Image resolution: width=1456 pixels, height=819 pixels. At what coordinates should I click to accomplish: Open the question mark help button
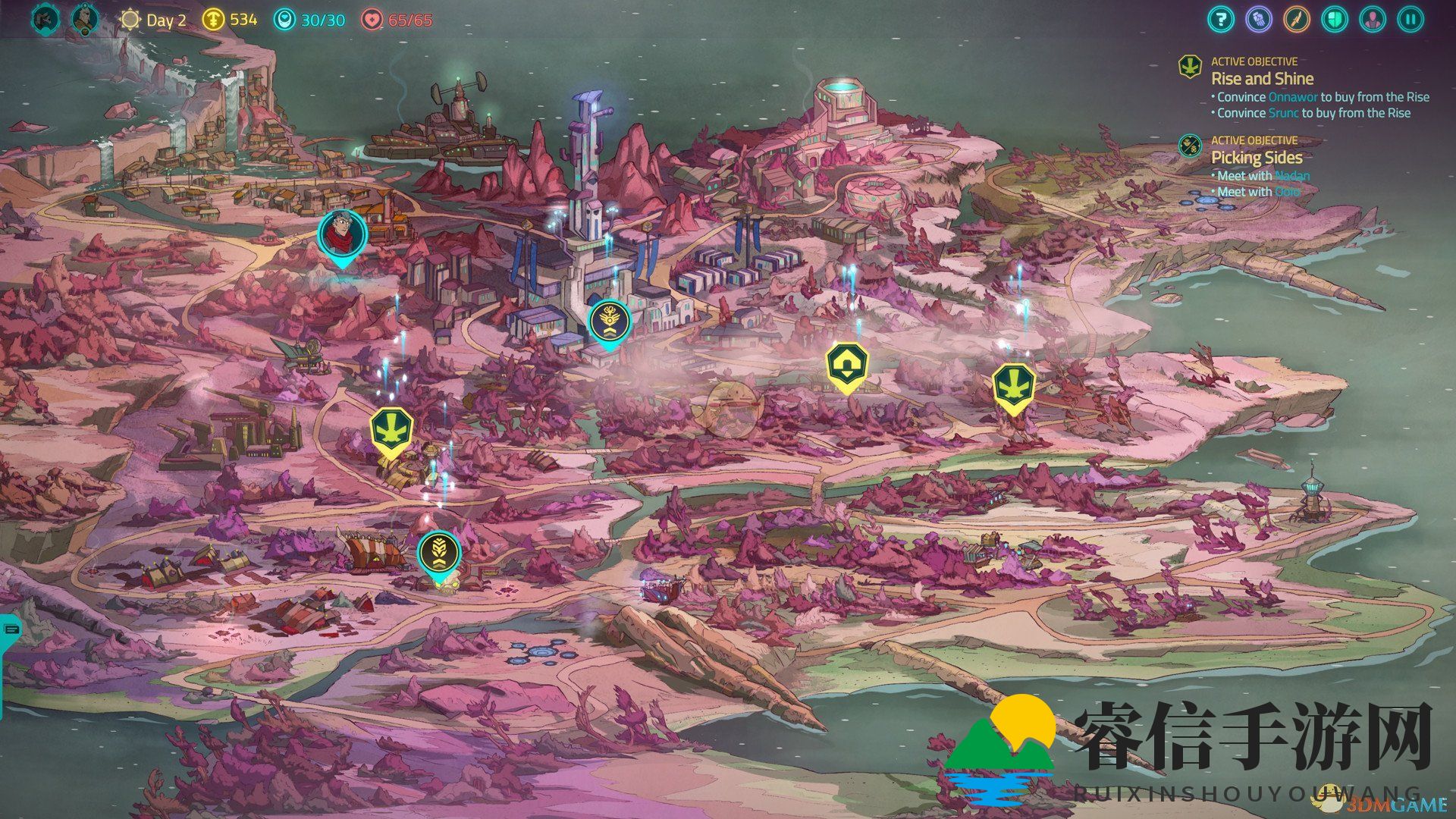point(1220,19)
